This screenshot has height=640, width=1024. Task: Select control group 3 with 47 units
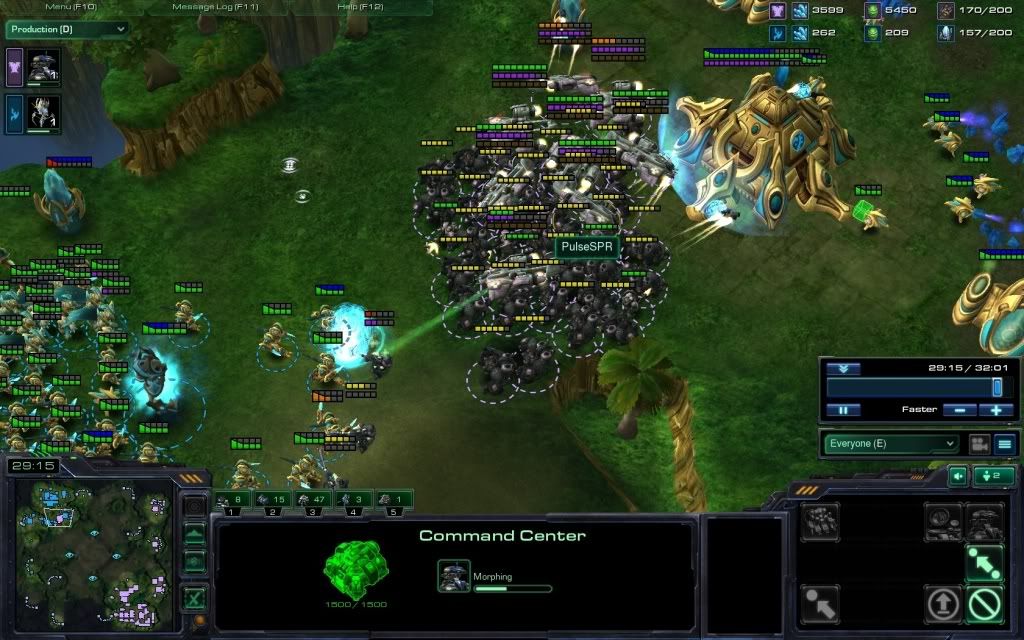[x=313, y=499]
